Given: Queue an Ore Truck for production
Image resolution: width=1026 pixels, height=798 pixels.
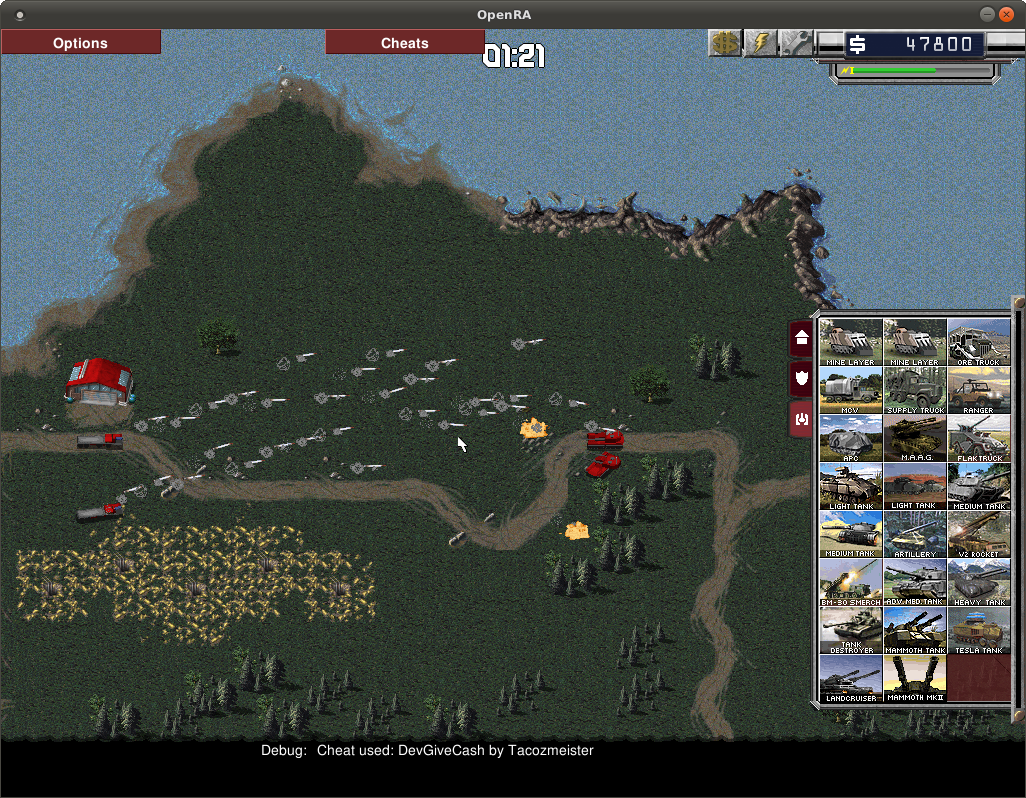Looking at the screenshot, I should point(979,342).
